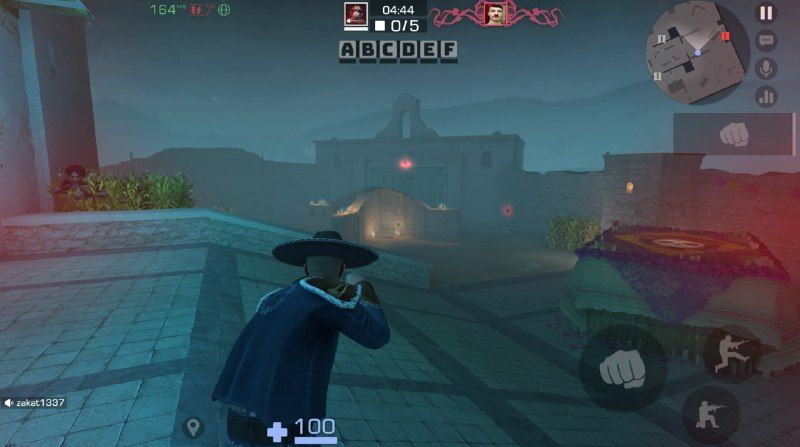Click the globe network icon
The image size is (800, 447).
(x=224, y=10)
